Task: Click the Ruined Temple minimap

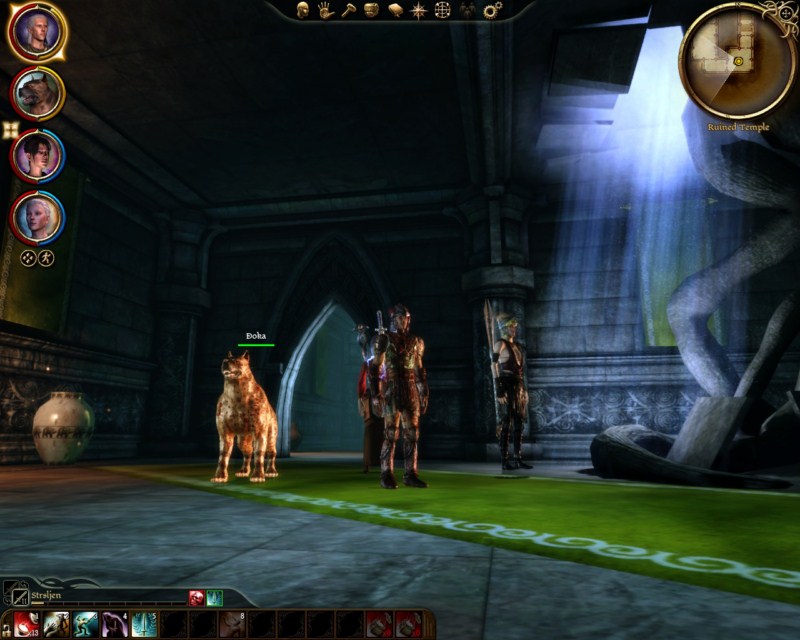Action: coord(737,60)
